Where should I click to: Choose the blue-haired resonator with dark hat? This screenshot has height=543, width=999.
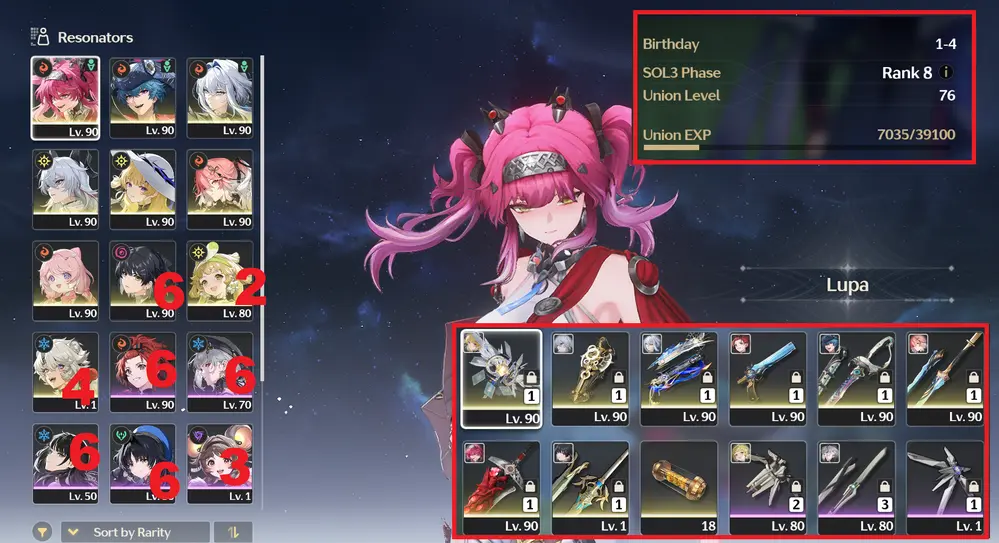tap(142, 96)
